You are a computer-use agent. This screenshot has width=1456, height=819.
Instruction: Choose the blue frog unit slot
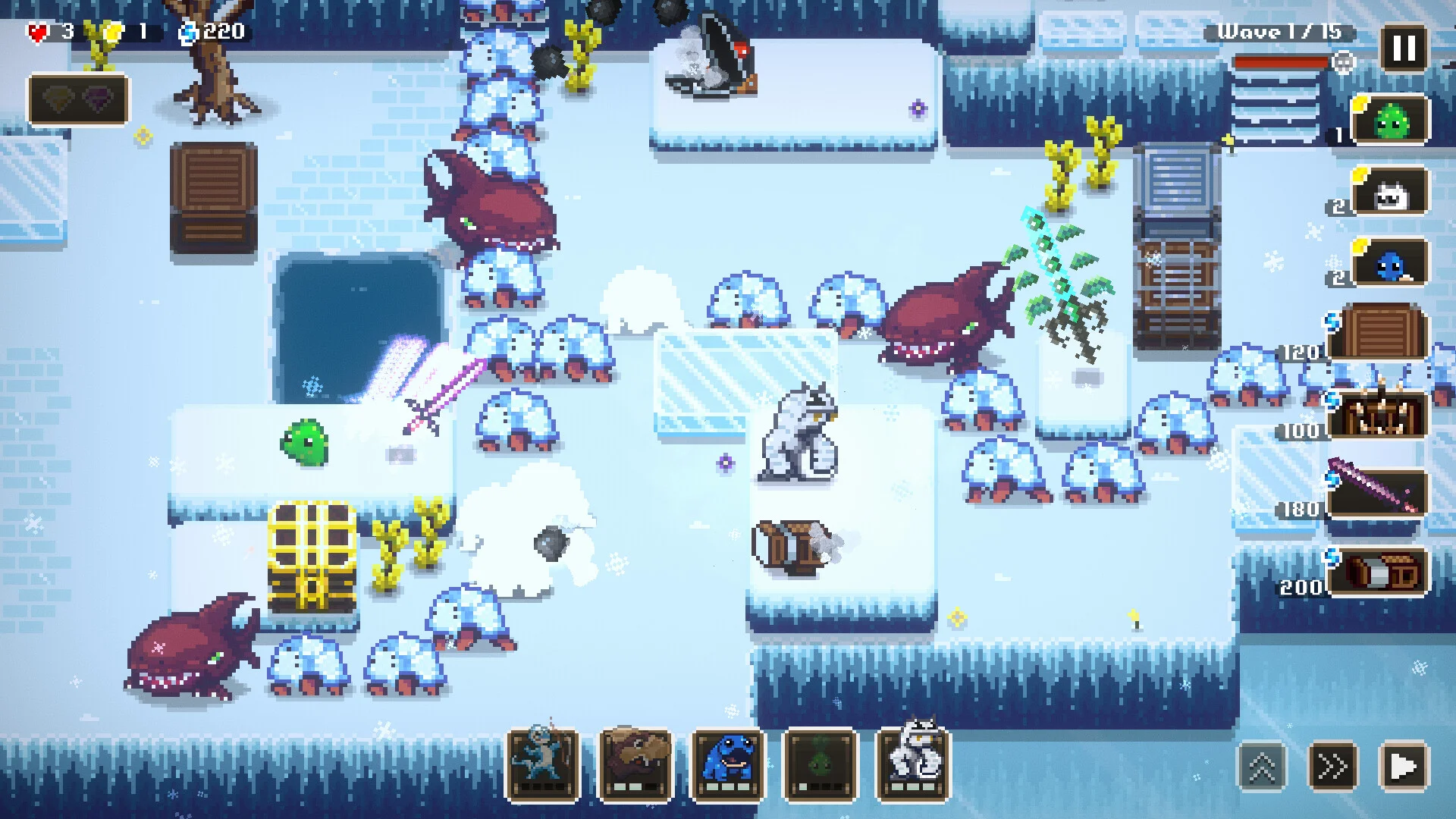(x=728, y=764)
